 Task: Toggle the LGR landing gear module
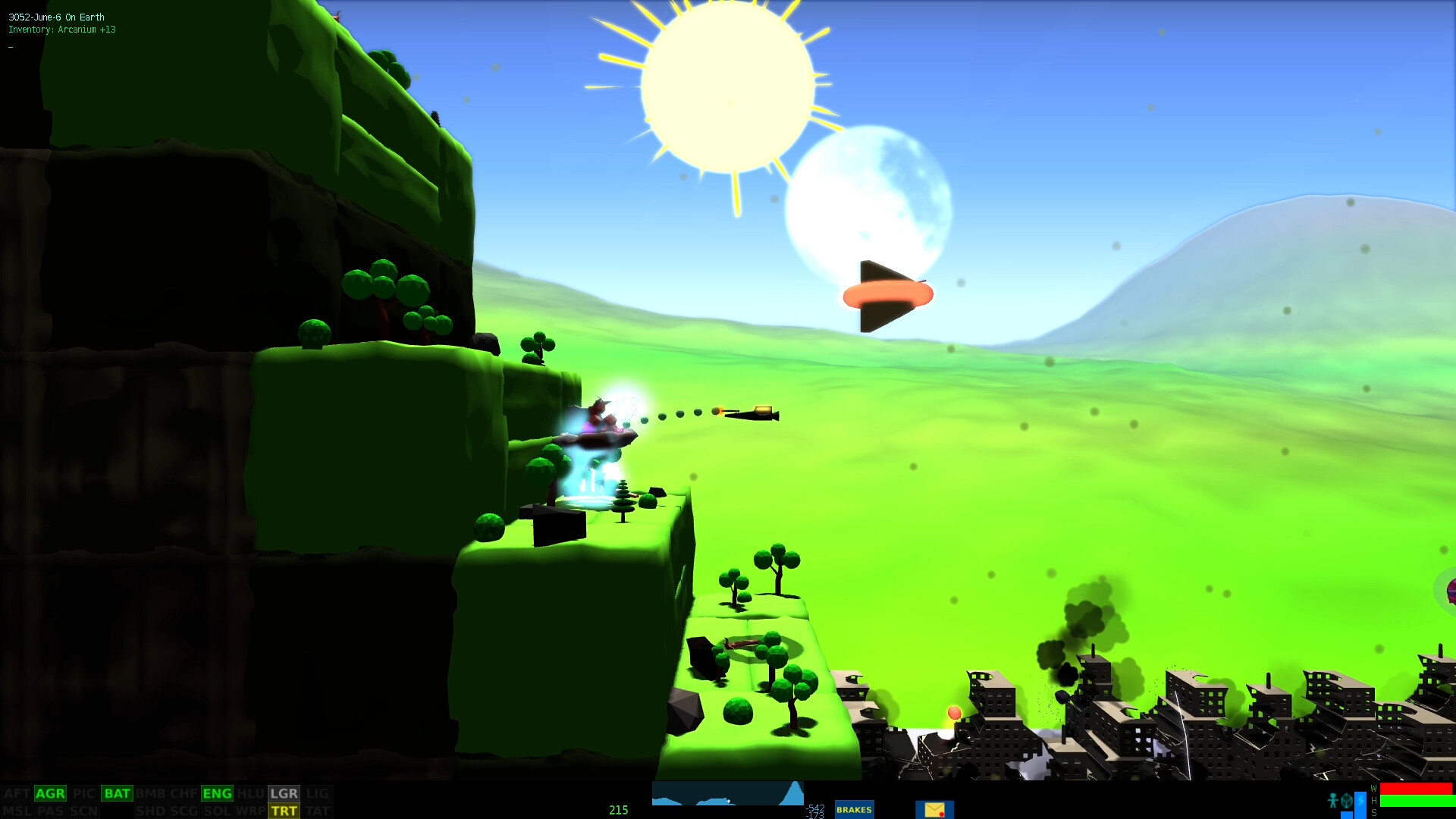[x=284, y=793]
